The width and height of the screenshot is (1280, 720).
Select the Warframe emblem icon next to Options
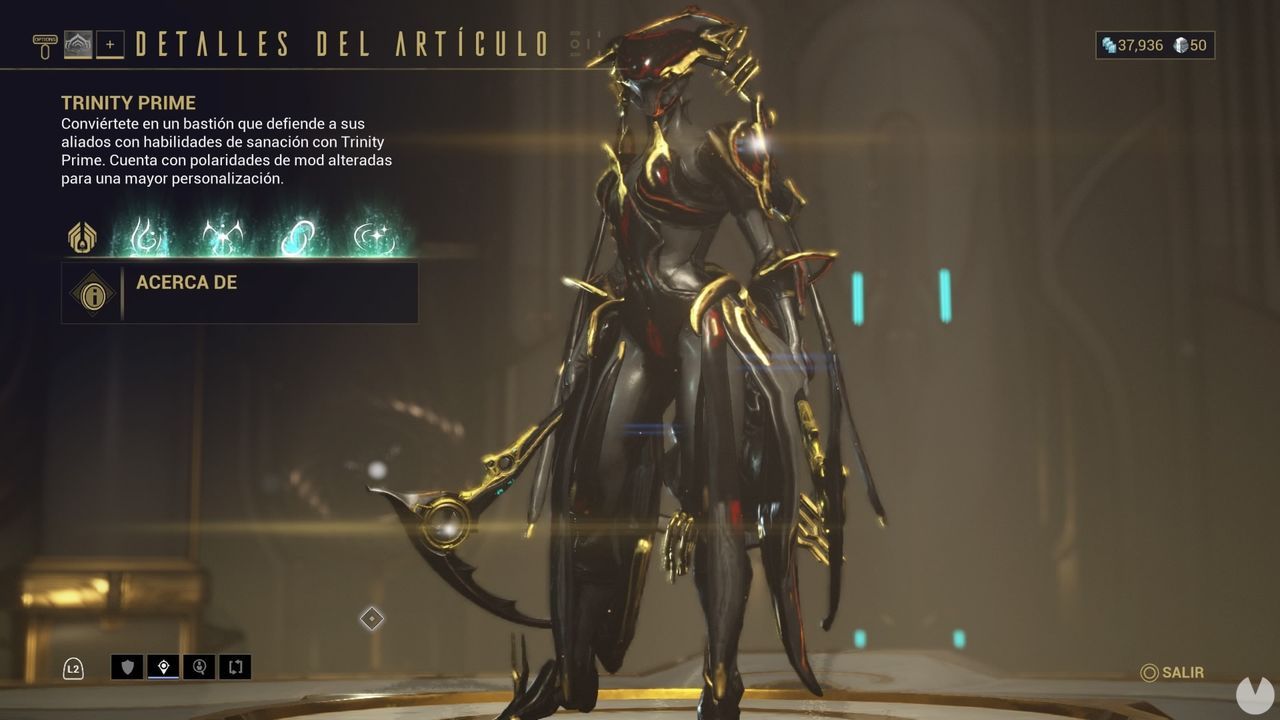76,43
